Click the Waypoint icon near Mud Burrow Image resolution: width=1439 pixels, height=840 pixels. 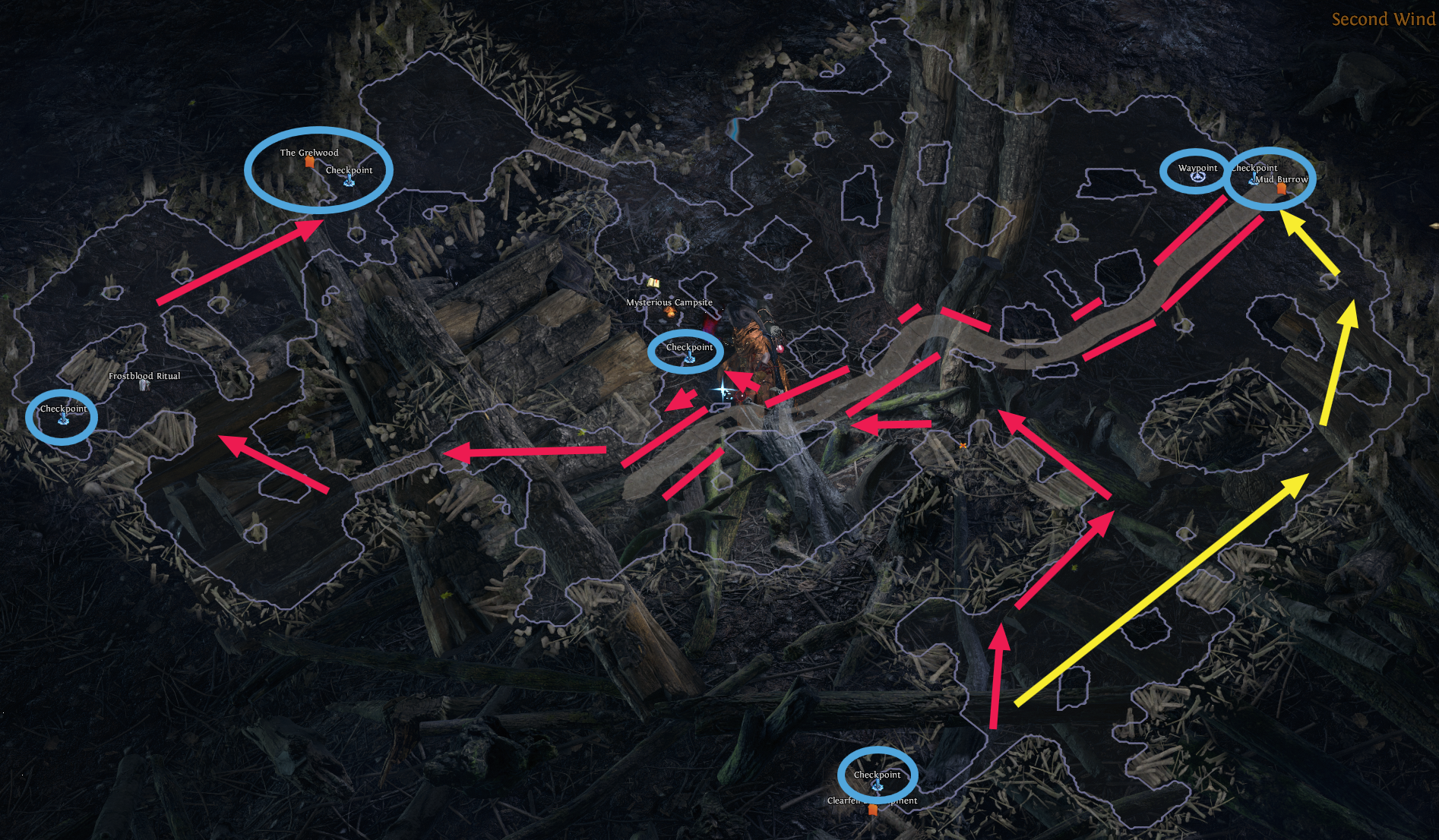pos(1197,178)
